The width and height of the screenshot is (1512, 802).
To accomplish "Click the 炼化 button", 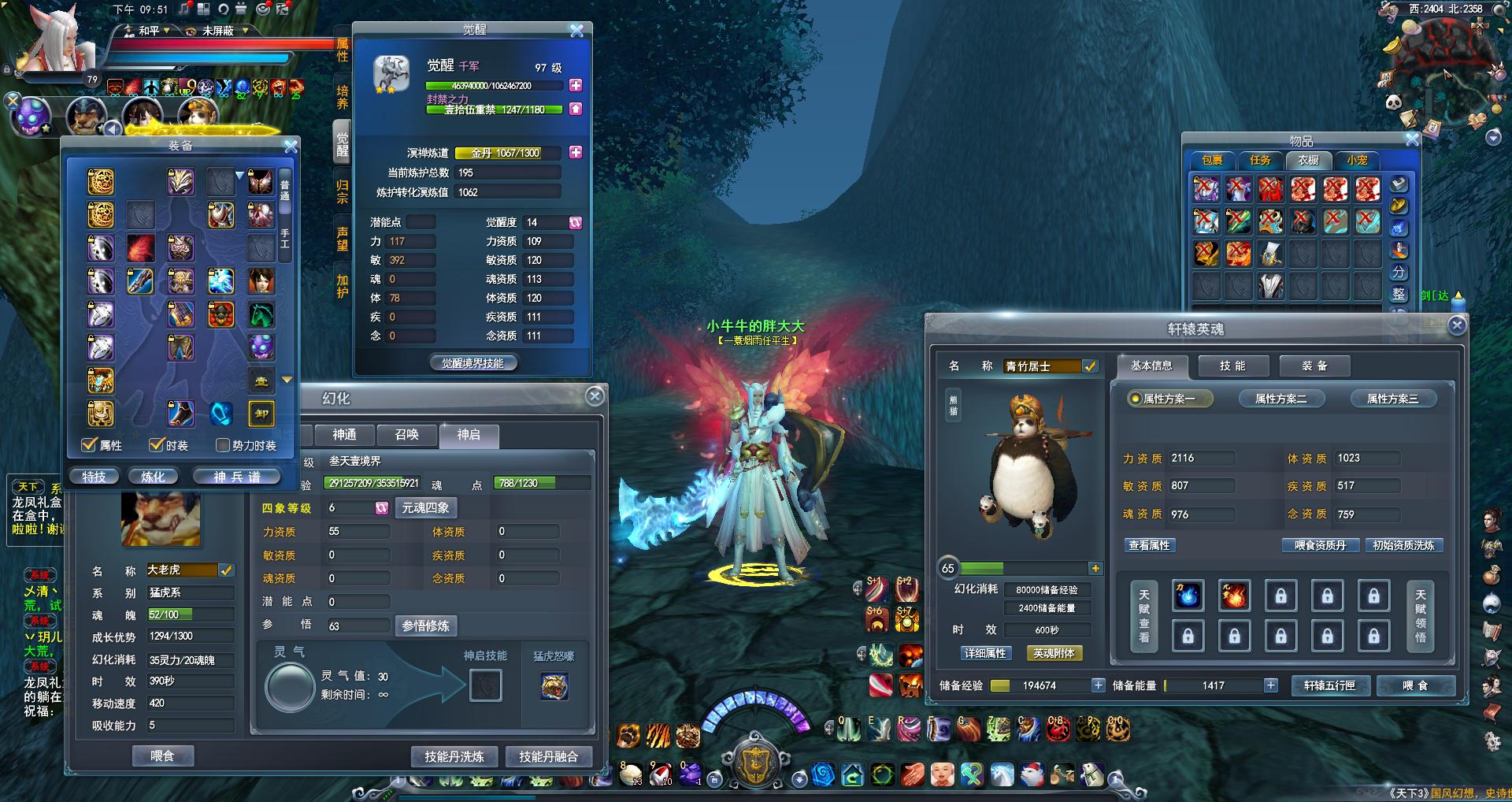I will pyautogui.click(x=153, y=477).
